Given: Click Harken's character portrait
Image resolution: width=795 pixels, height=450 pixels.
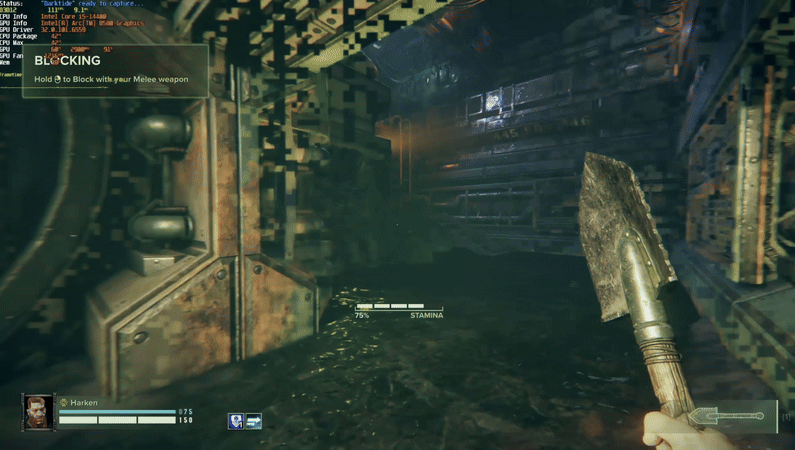Looking at the screenshot, I should (x=39, y=412).
